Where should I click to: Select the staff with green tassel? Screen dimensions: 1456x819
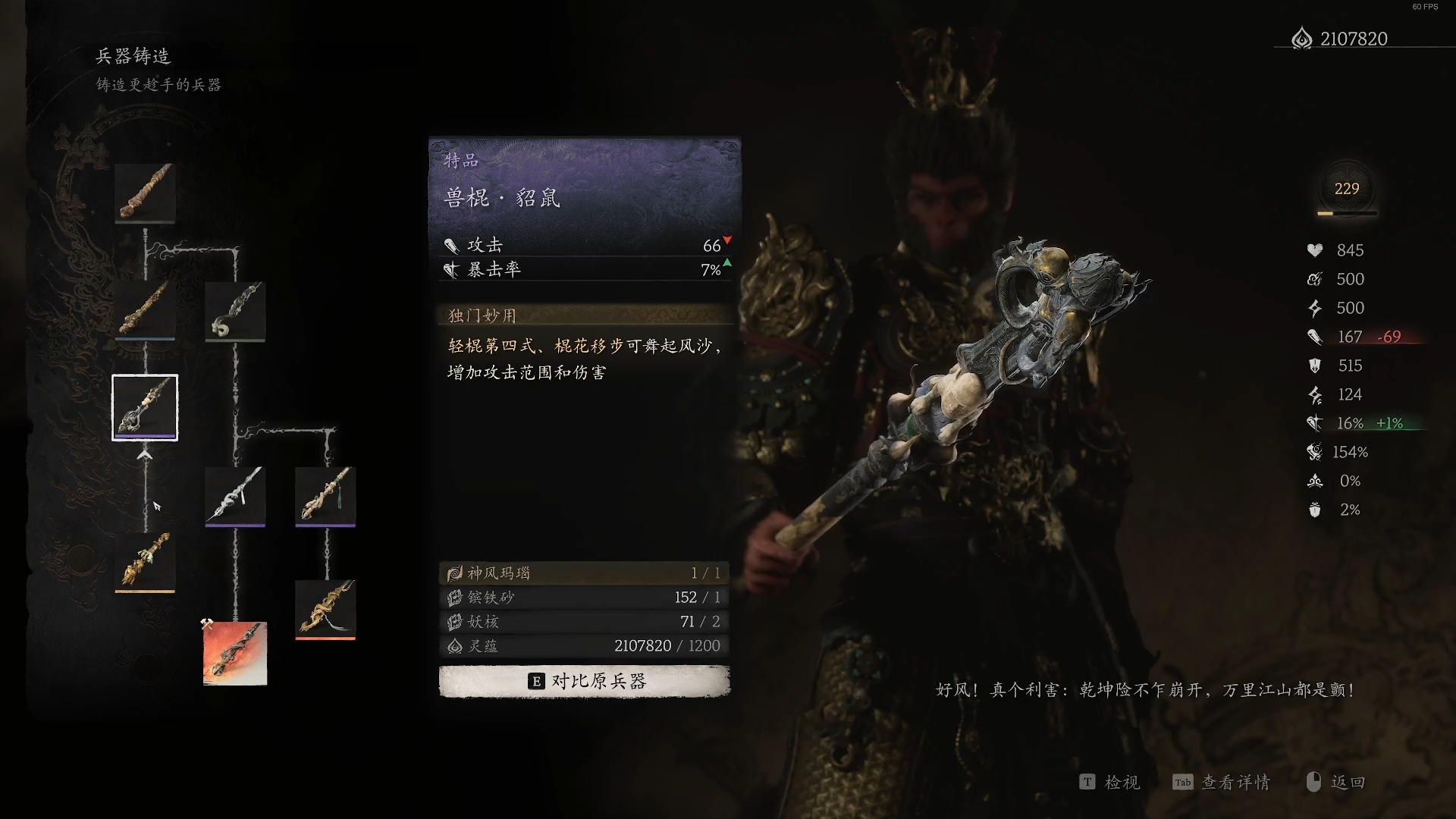pyautogui.click(x=325, y=495)
